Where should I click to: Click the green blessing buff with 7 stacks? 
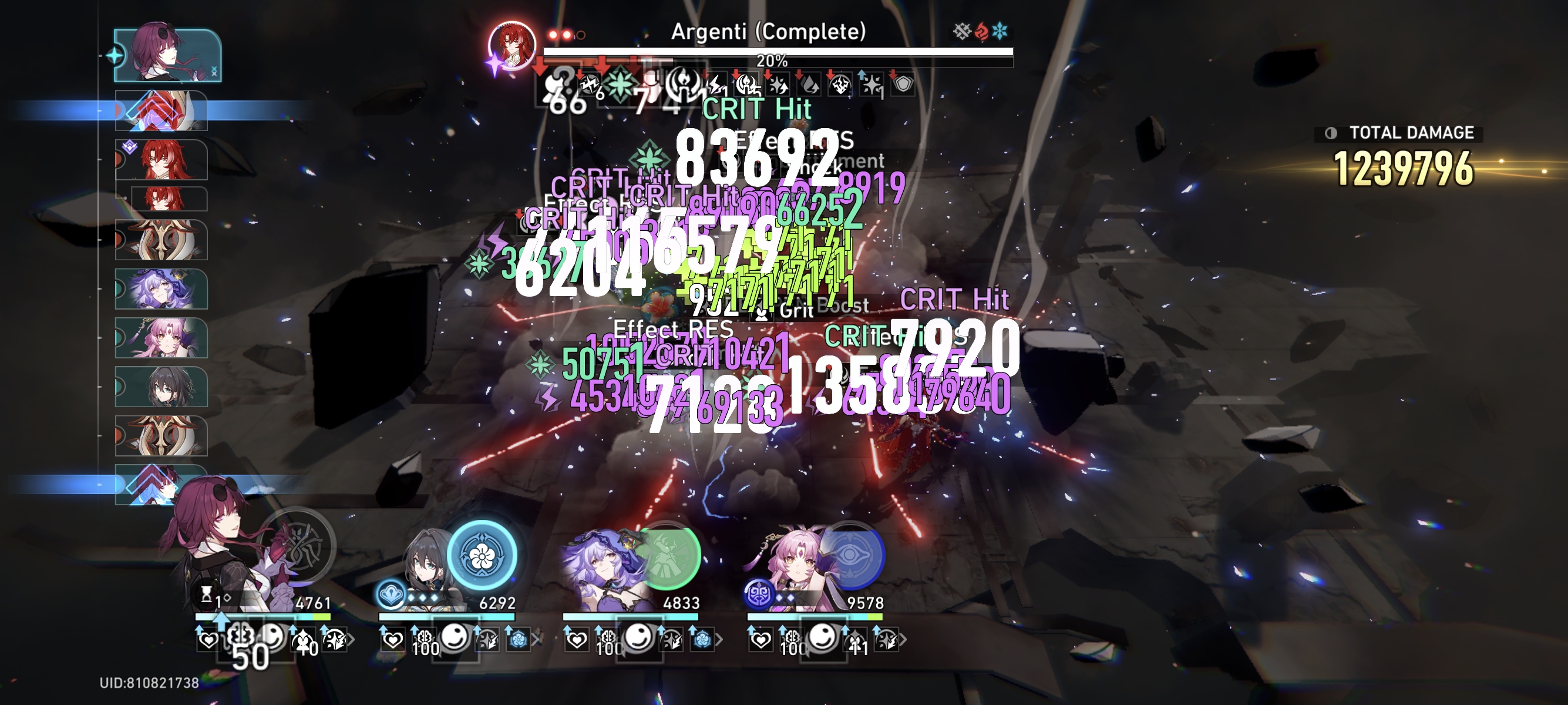620,86
